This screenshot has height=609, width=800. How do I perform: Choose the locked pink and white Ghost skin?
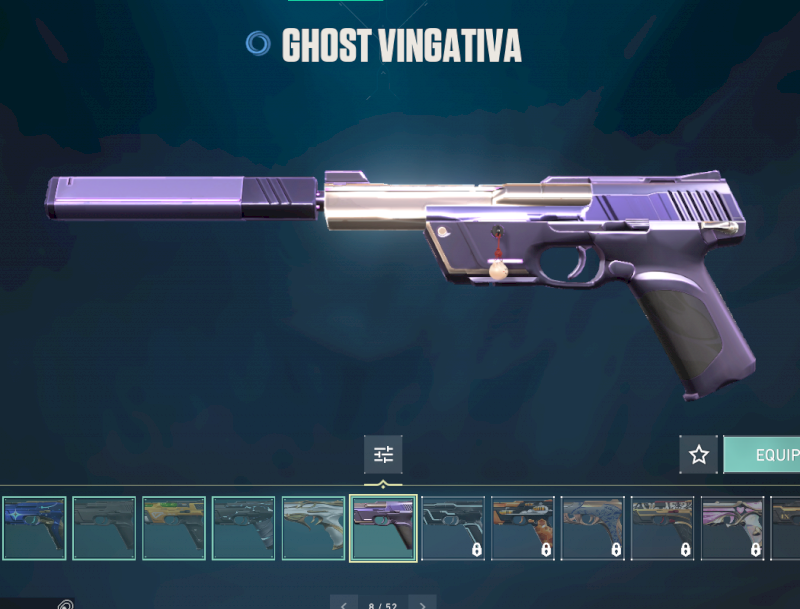pyautogui.click(x=732, y=528)
